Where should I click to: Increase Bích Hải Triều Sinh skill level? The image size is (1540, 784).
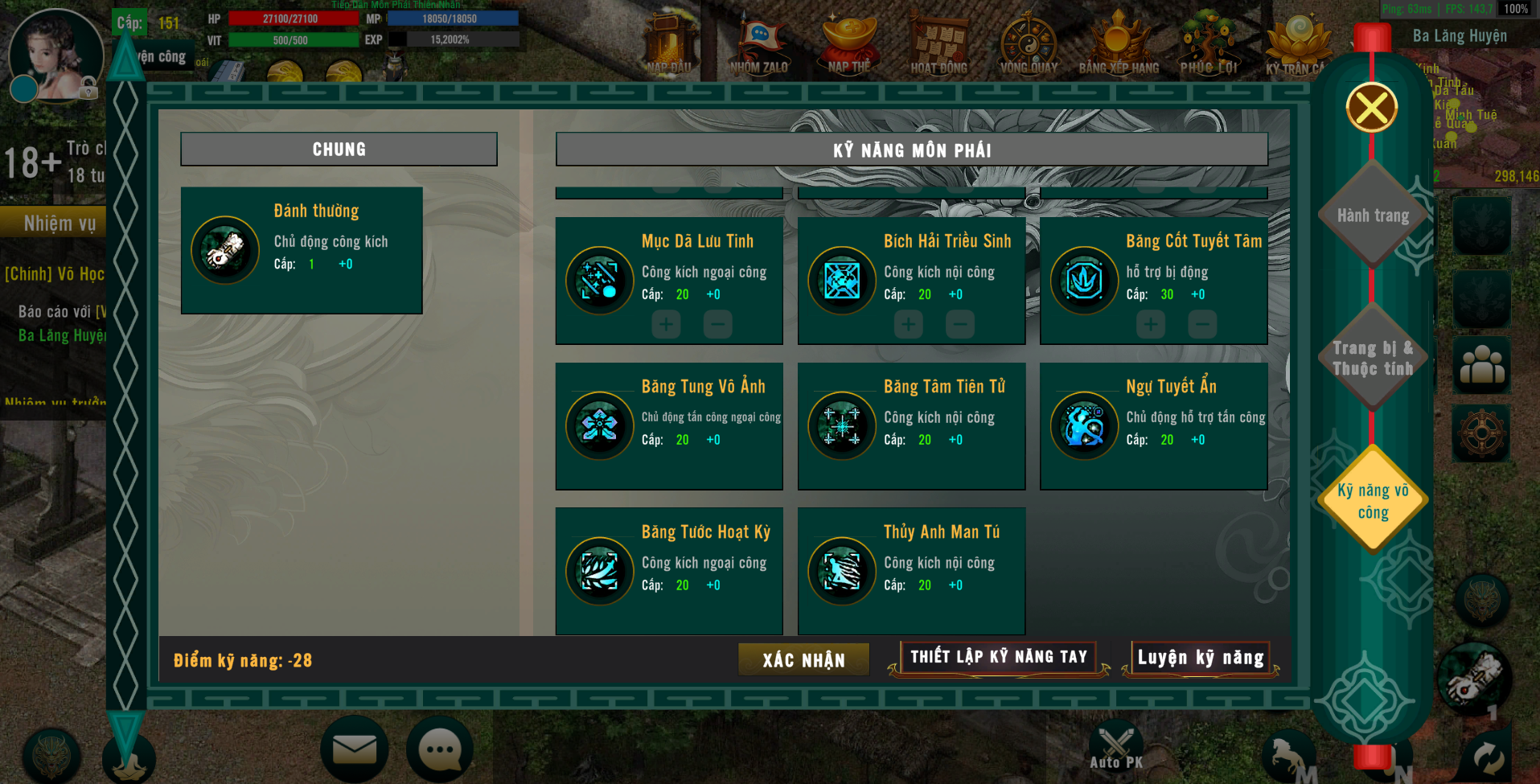coord(908,324)
